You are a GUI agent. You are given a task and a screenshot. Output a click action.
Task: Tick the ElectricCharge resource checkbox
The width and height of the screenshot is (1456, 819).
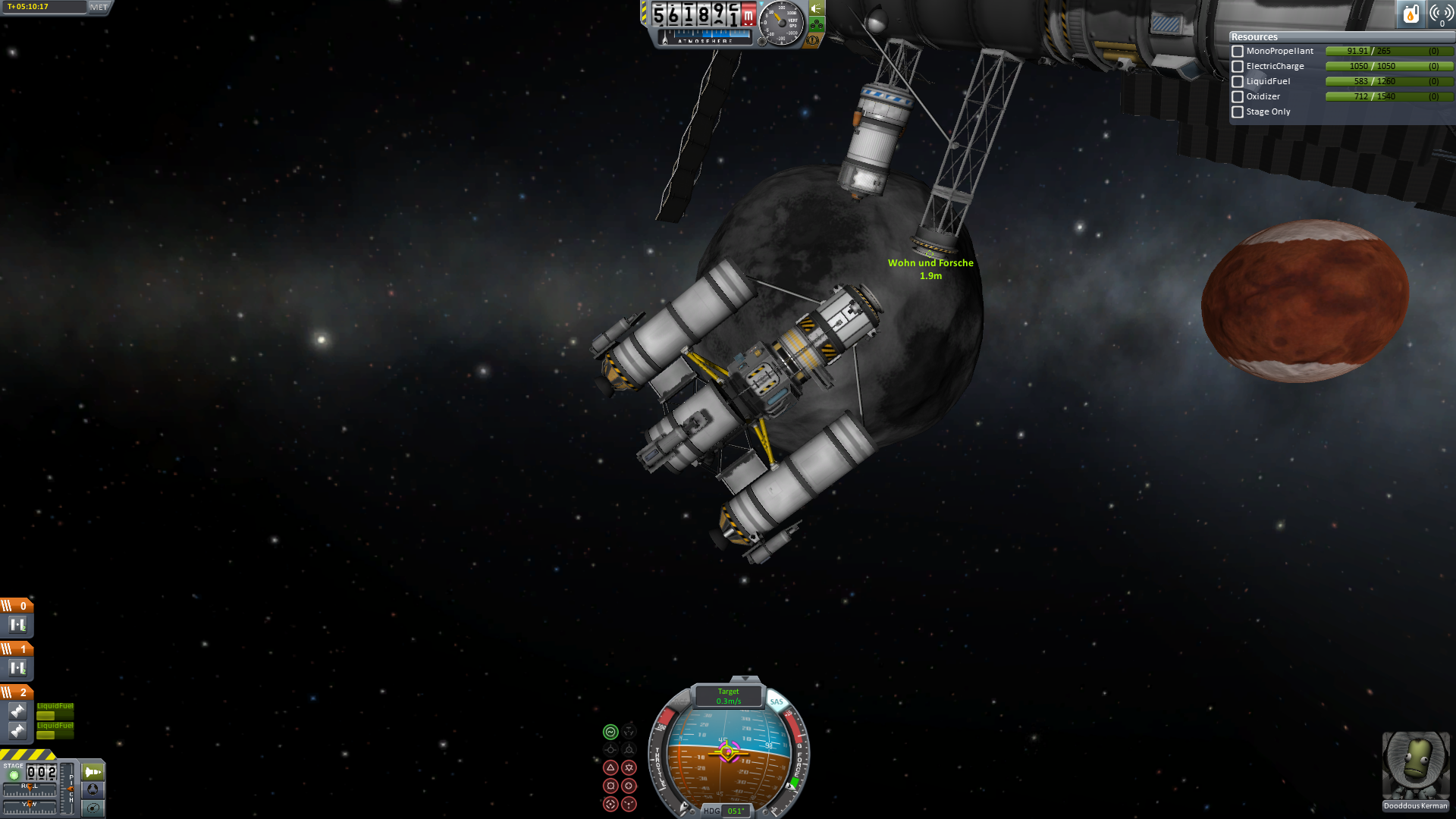pyautogui.click(x=1238, y=67)
